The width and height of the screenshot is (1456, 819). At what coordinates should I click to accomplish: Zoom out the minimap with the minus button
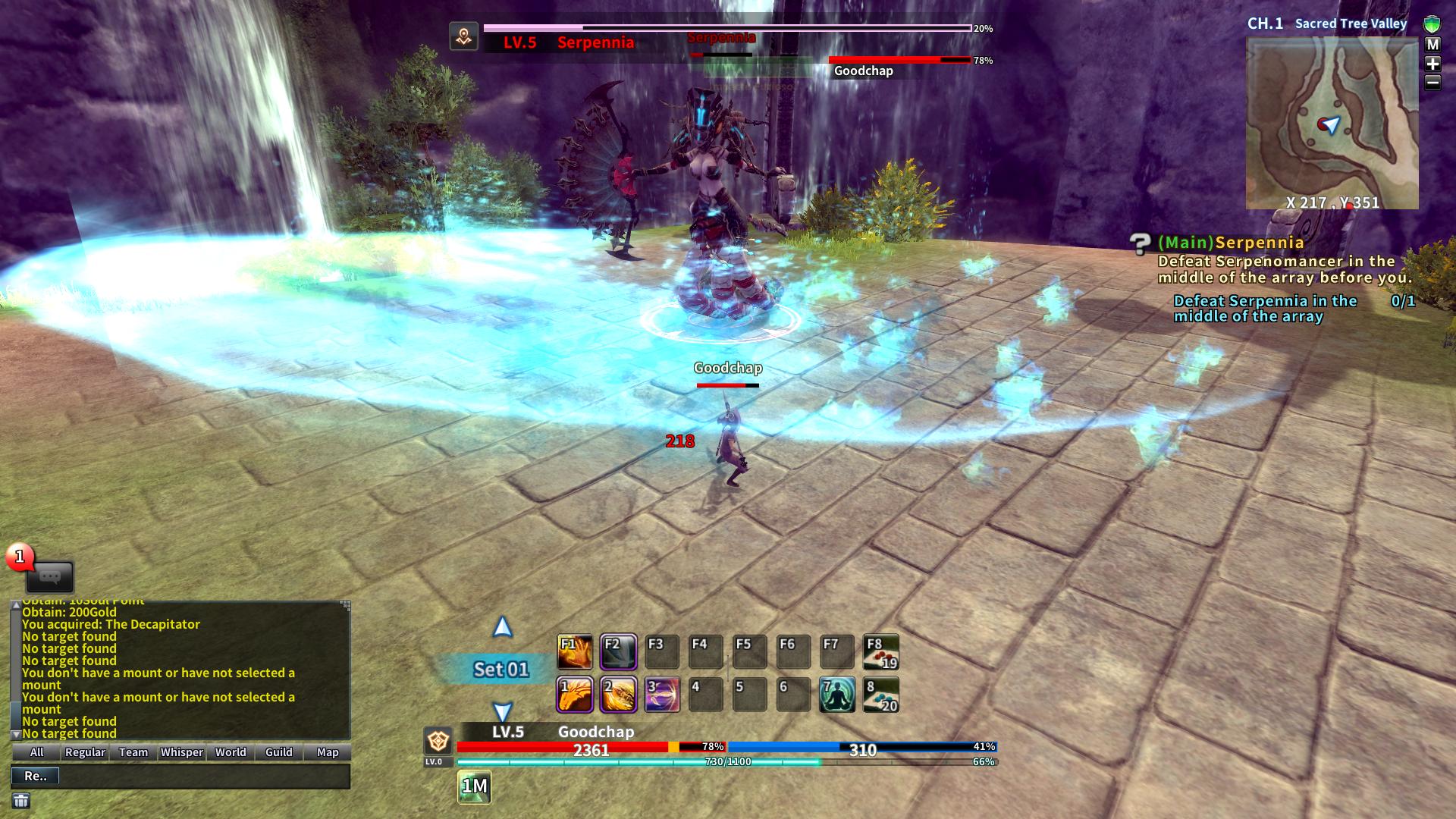pos(1432,82)
